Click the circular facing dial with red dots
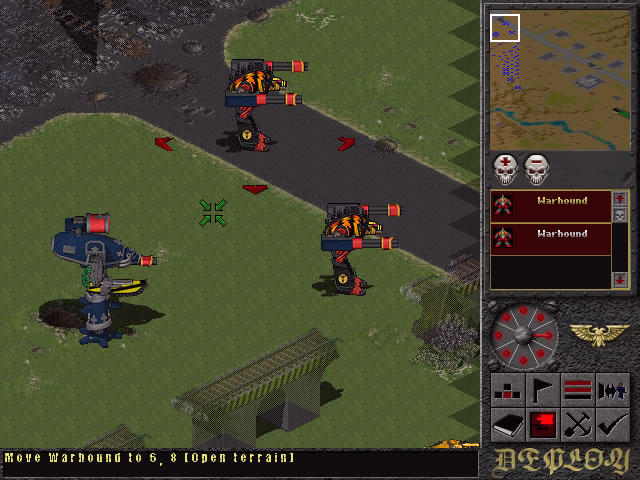The image size is (640, 480). point(524,334)
